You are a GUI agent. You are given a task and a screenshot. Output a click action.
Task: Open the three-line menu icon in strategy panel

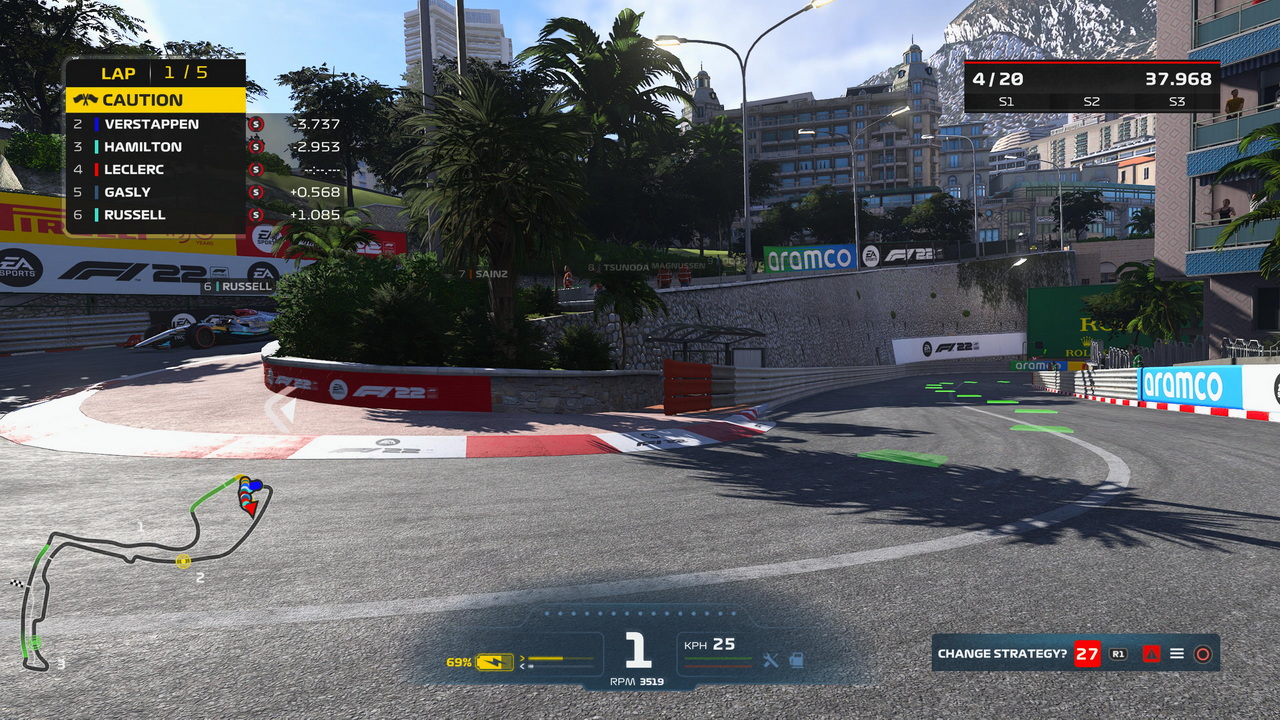pos(1177,654)
